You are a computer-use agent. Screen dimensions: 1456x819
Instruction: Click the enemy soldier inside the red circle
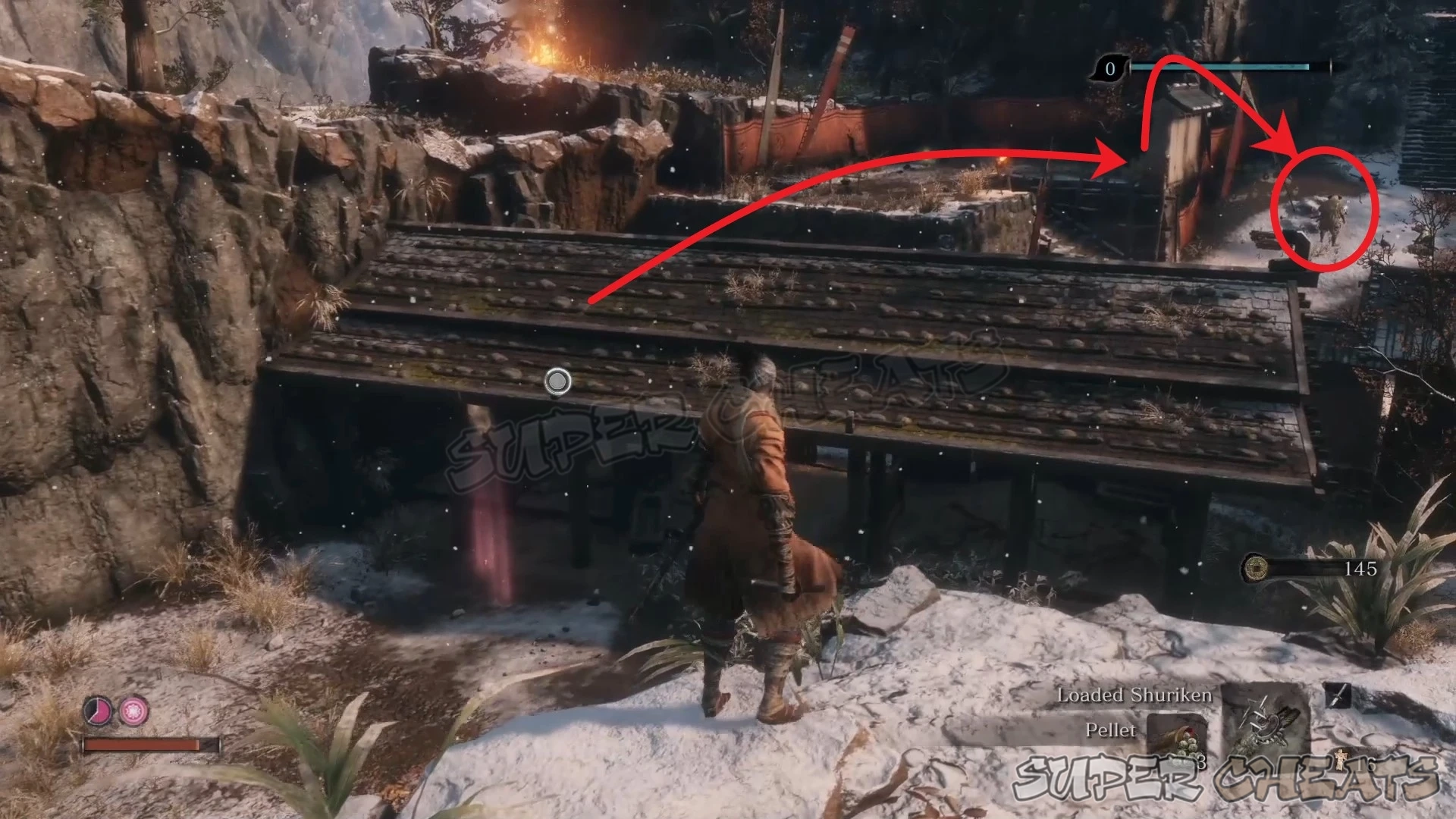tap(1333, 218)
